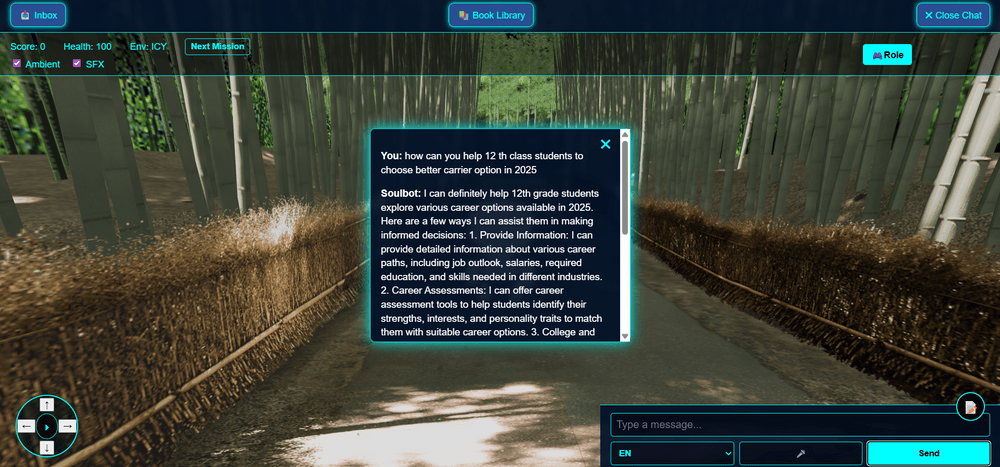Open the Inbox
Image resolution: width=1000 pixels, height=467 pixels.
39,15
